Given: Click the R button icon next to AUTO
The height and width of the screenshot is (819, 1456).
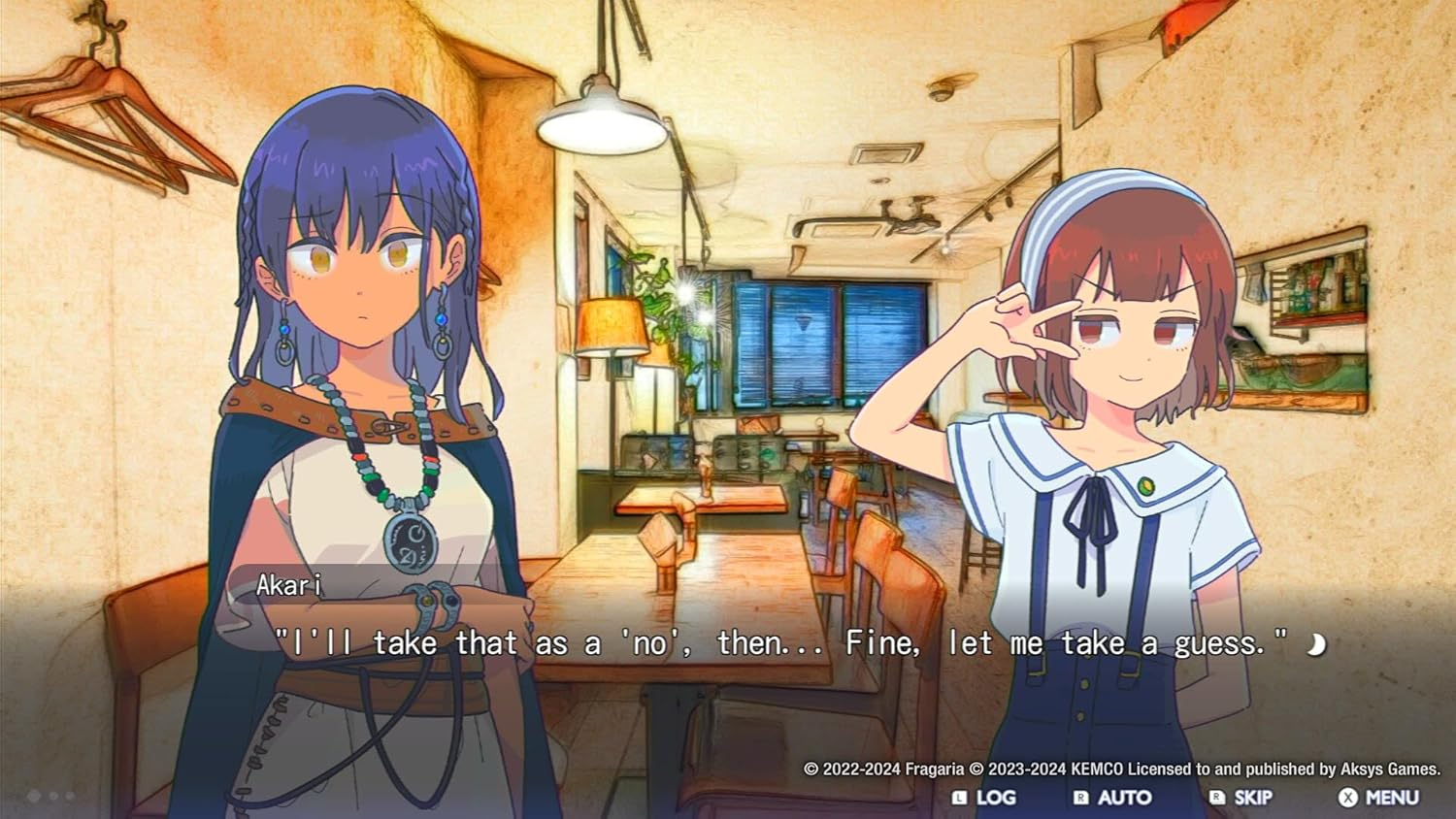Looking at the screenshot, I should pos(1081,796).
